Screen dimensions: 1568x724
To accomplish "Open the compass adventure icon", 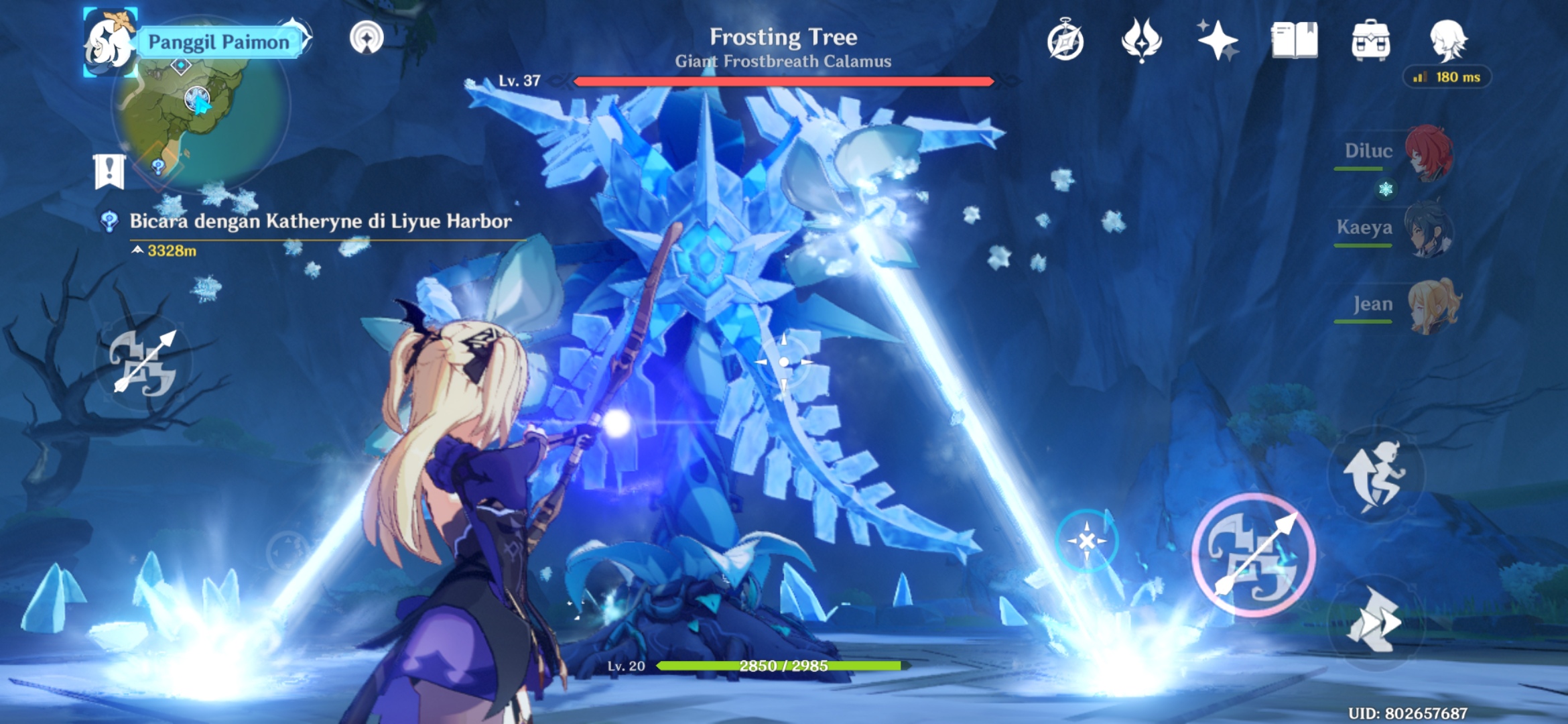I will [1065, 42].
